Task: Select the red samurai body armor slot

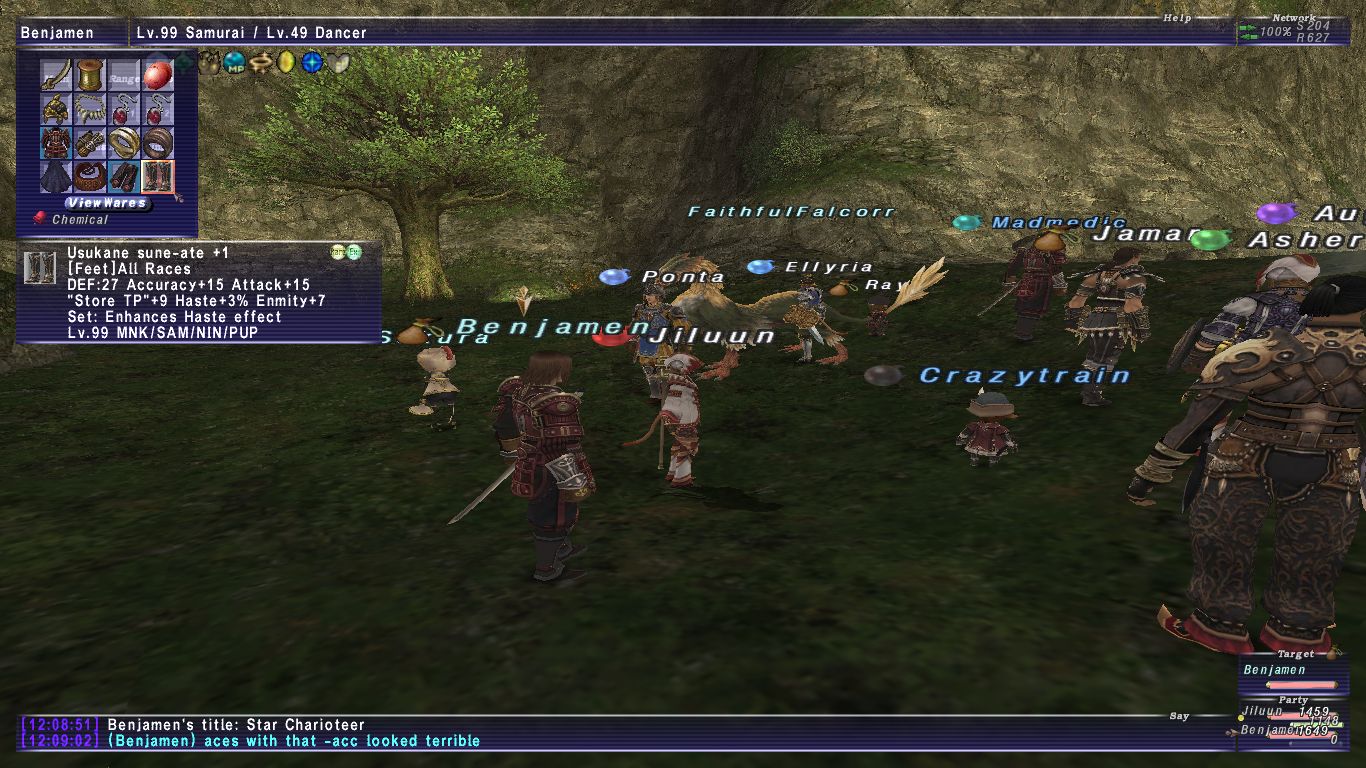Action: pos(57,142)
